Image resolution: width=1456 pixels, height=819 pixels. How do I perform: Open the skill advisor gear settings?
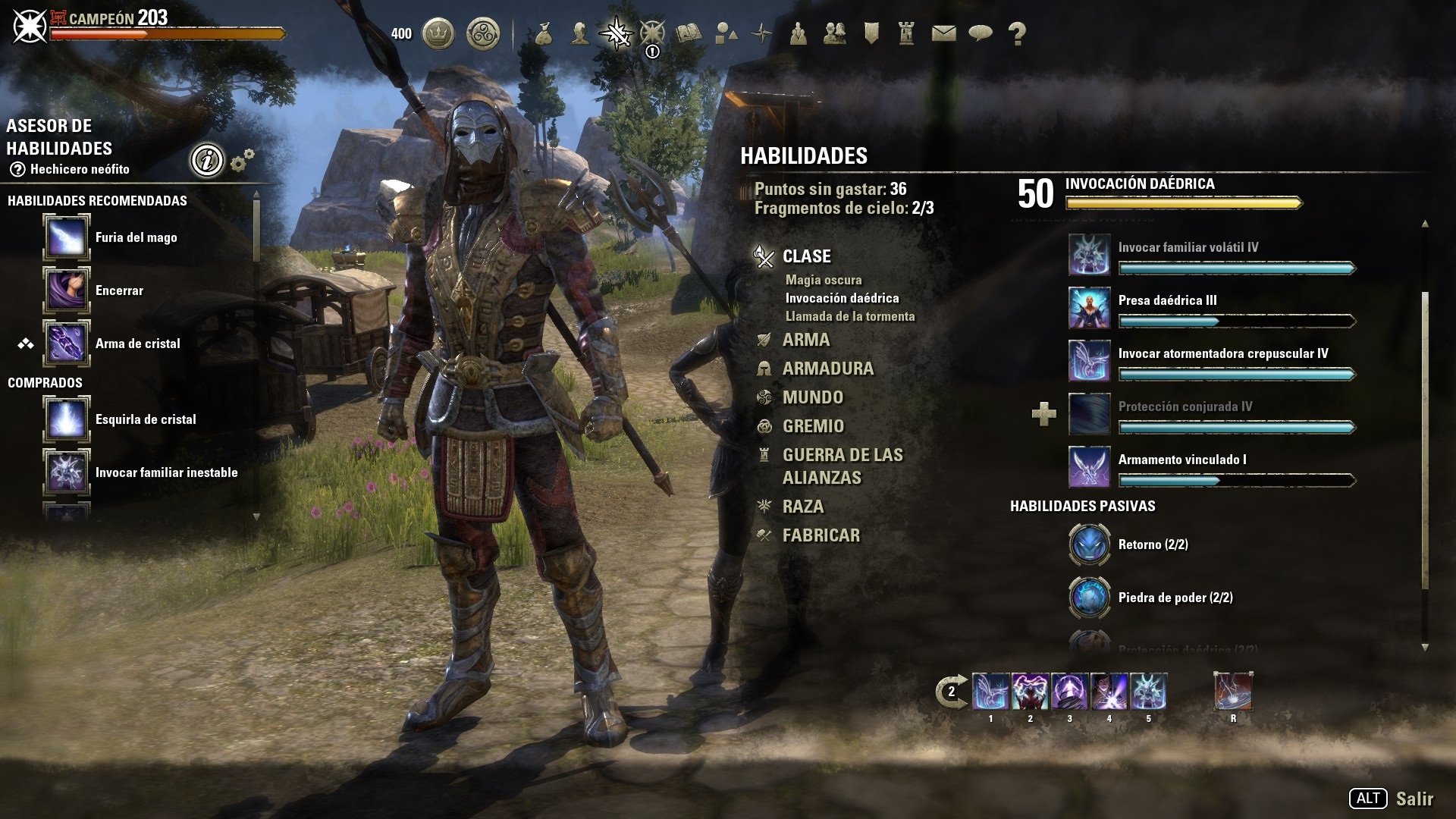click(242, 160)
